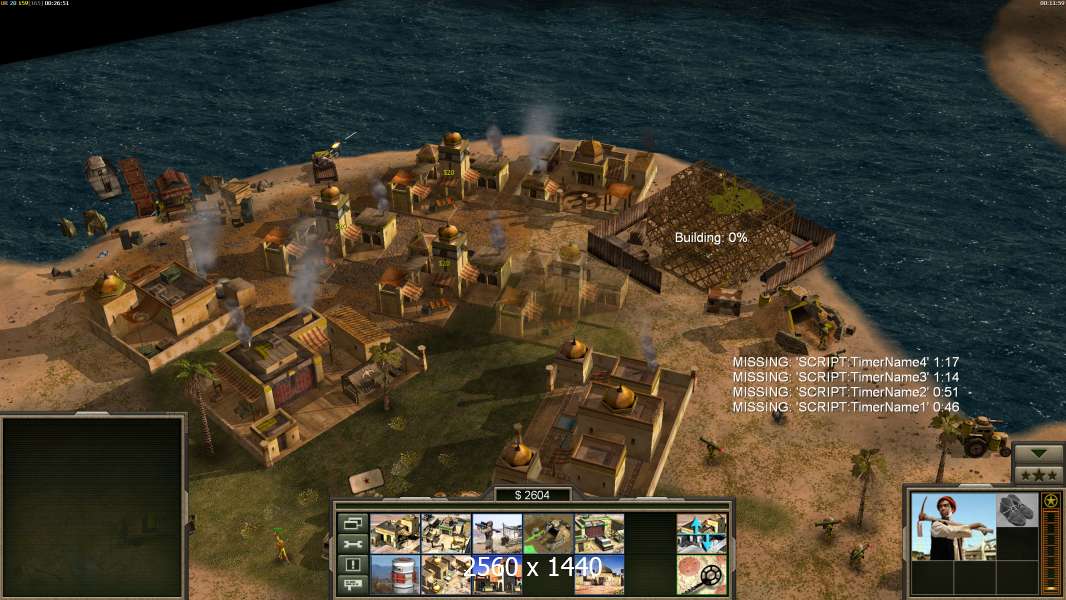This screenshot has width=1066, height=600.
Task: Choose the soldier with rocket launcher build icon
Action: click(x=497, y=533)
